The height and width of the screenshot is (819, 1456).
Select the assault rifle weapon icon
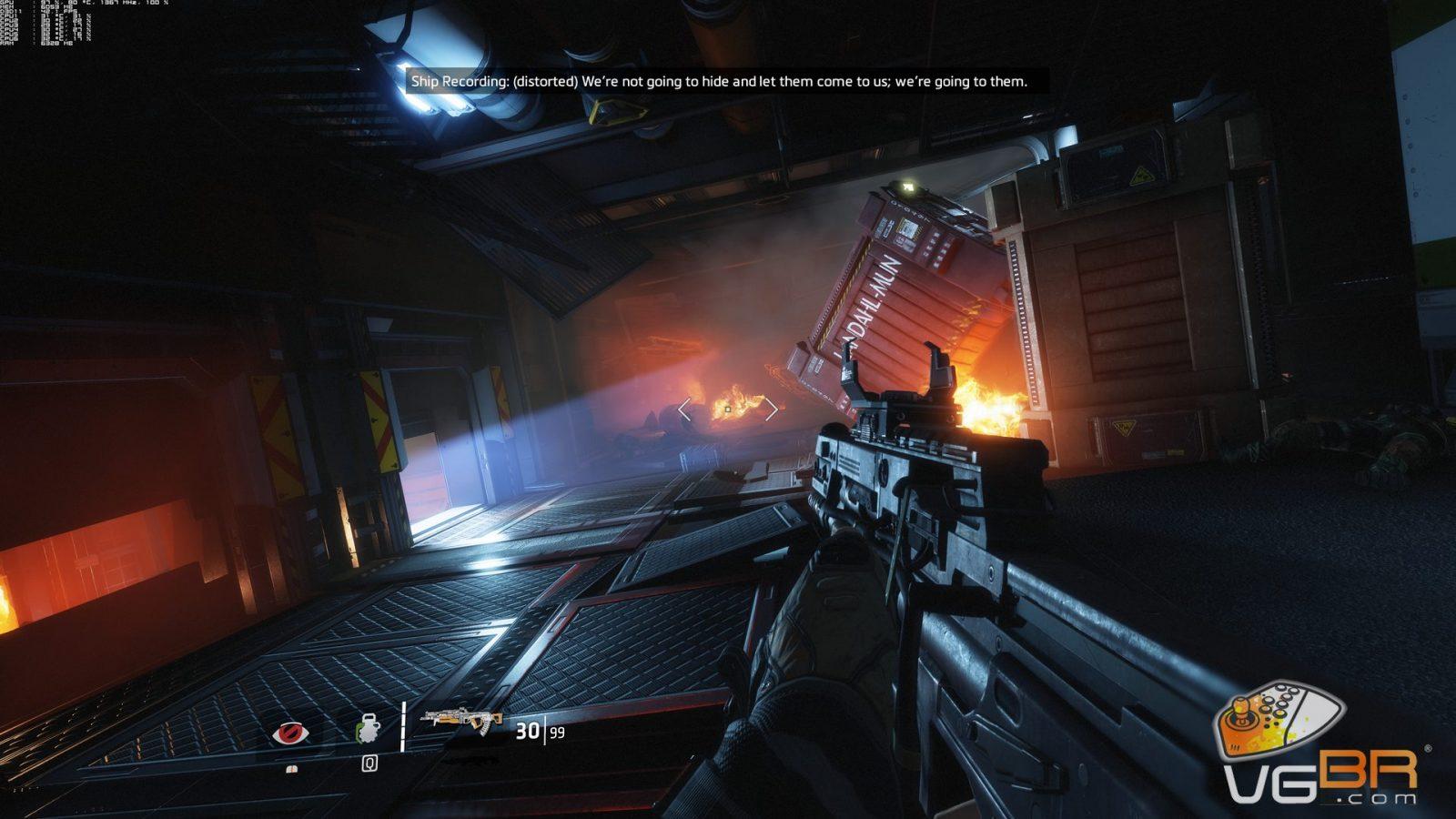tap(461, 722)
